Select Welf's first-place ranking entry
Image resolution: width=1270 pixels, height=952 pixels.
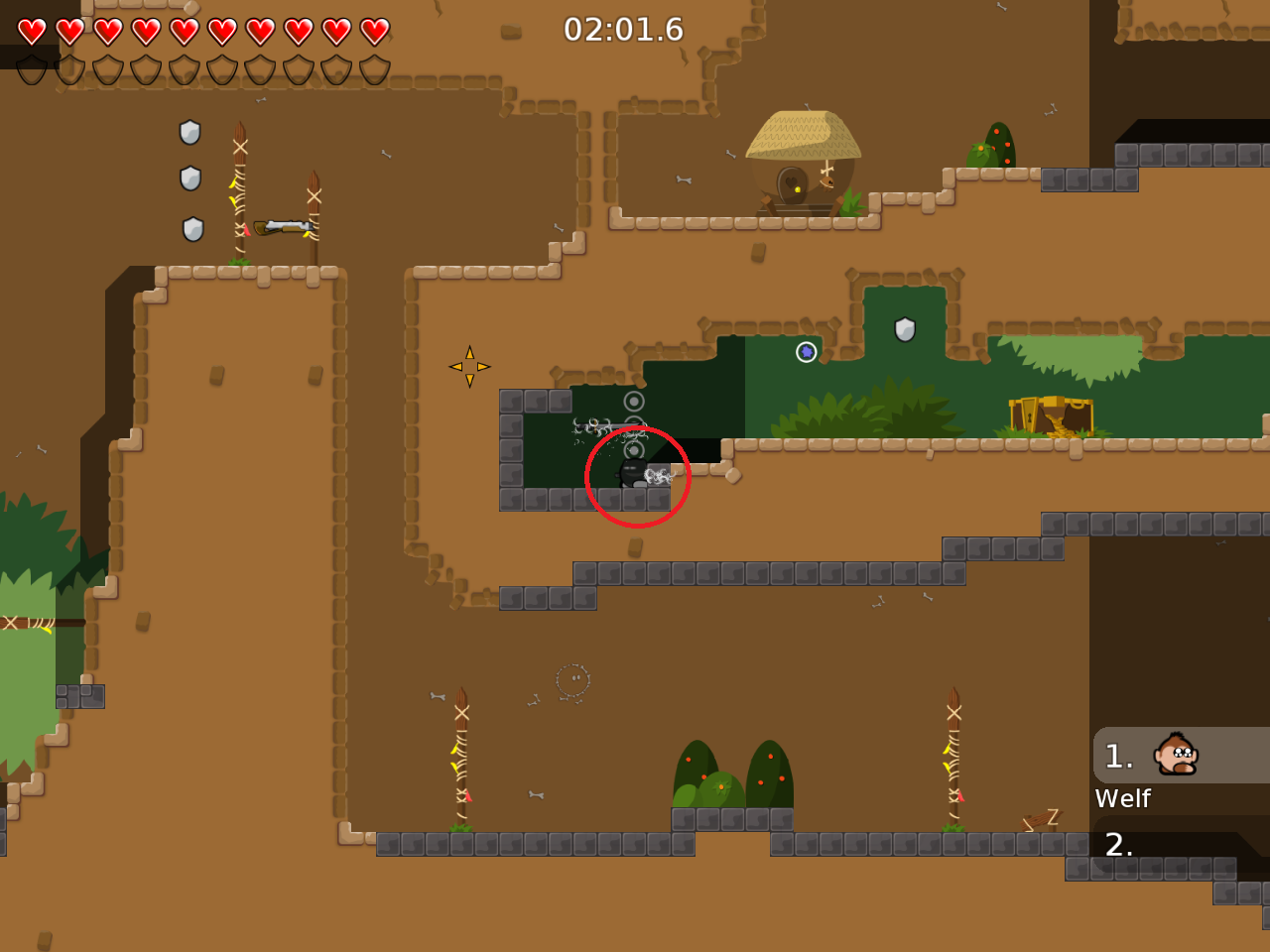(1180, 756)
